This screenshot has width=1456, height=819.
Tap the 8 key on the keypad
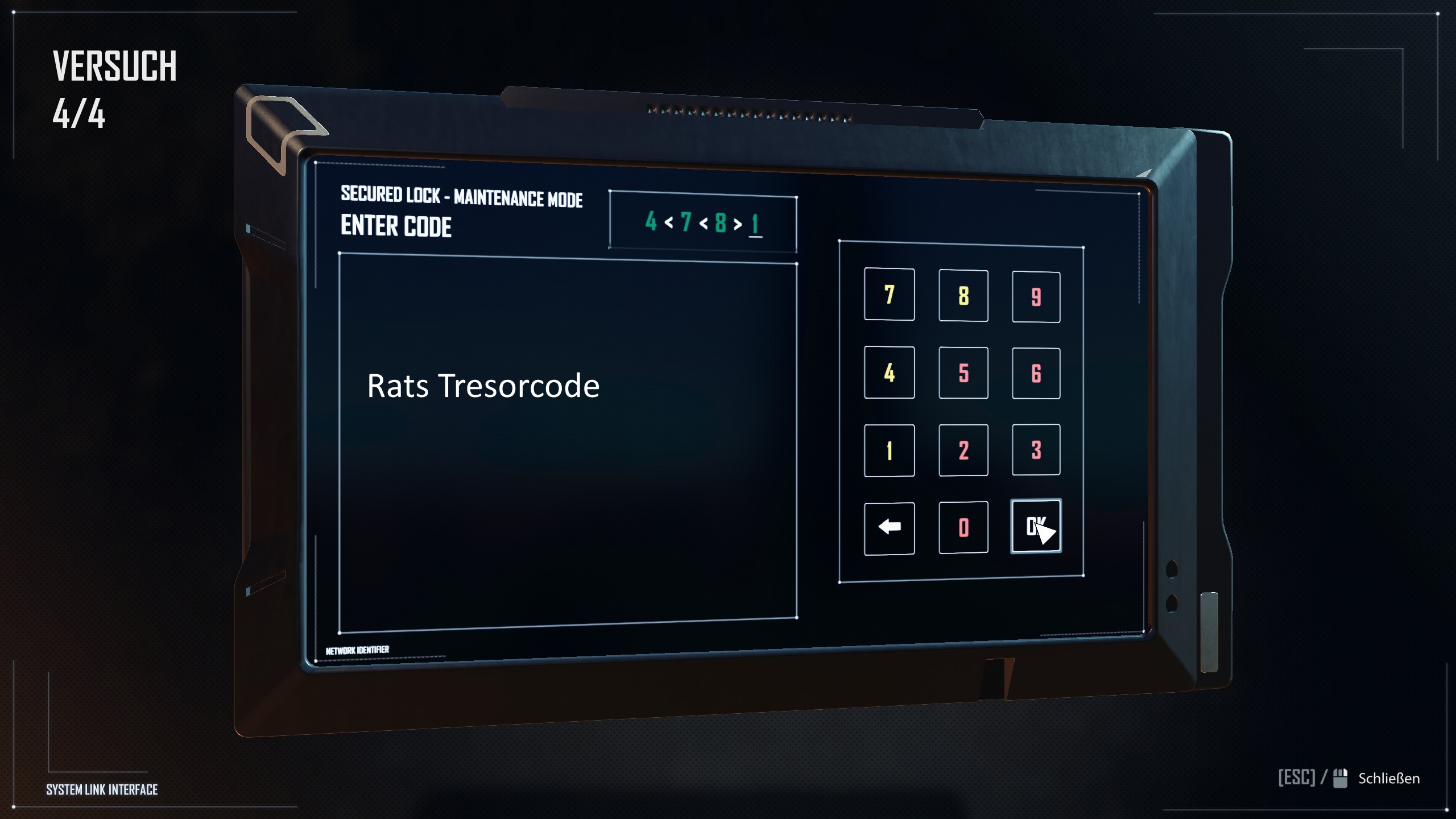coord(963,295)
